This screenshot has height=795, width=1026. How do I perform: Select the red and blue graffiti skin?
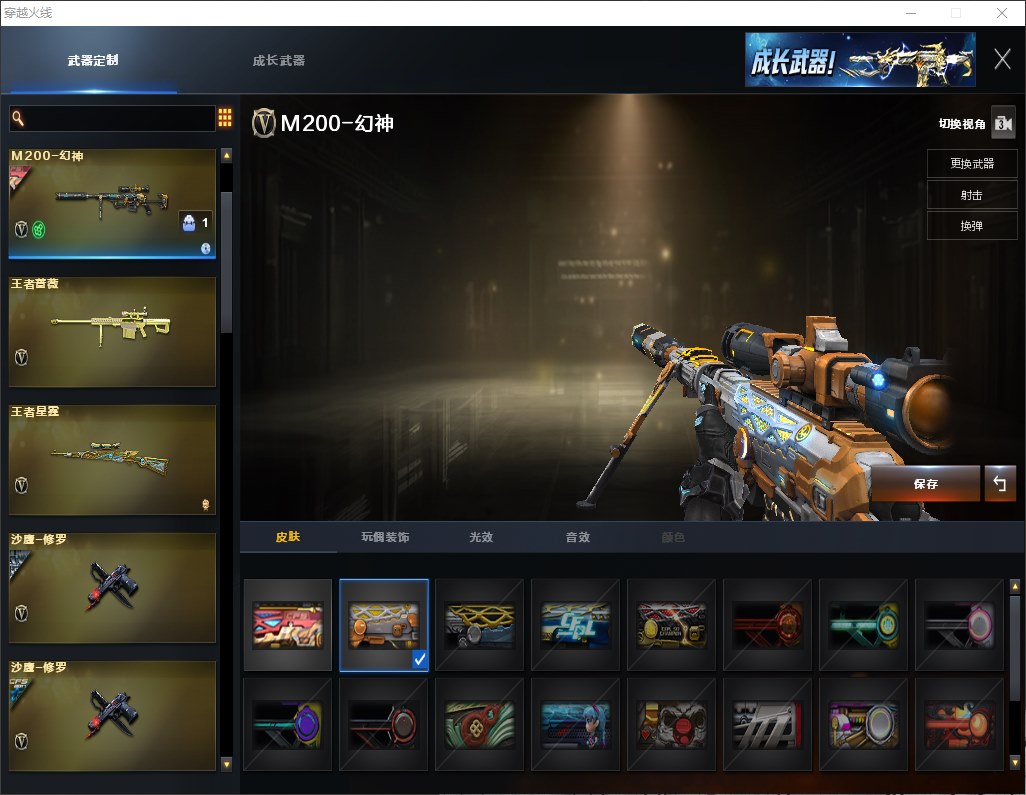pyautogui.click(x=288, y=625)
